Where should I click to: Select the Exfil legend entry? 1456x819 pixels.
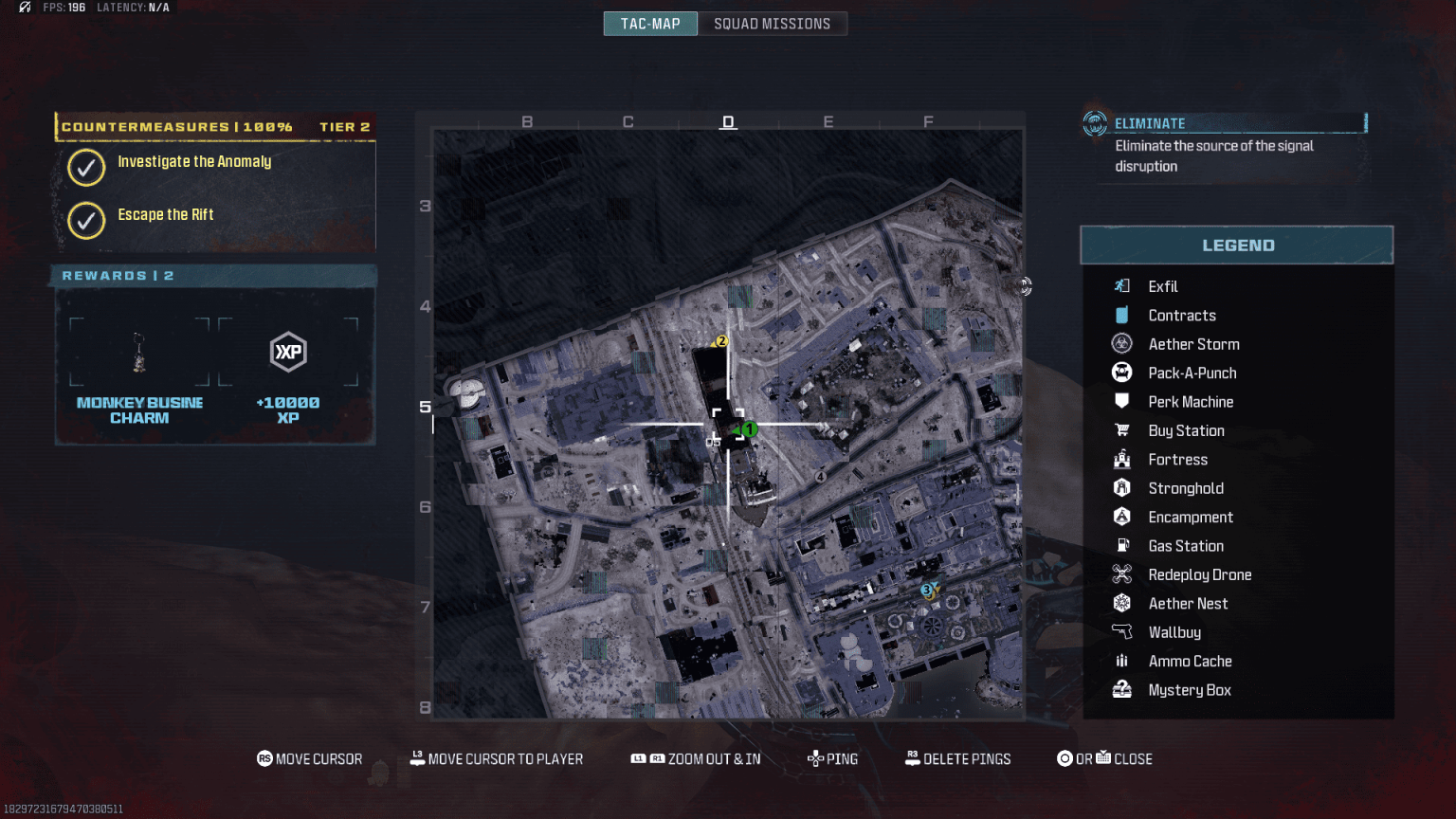pos(1162,286)
